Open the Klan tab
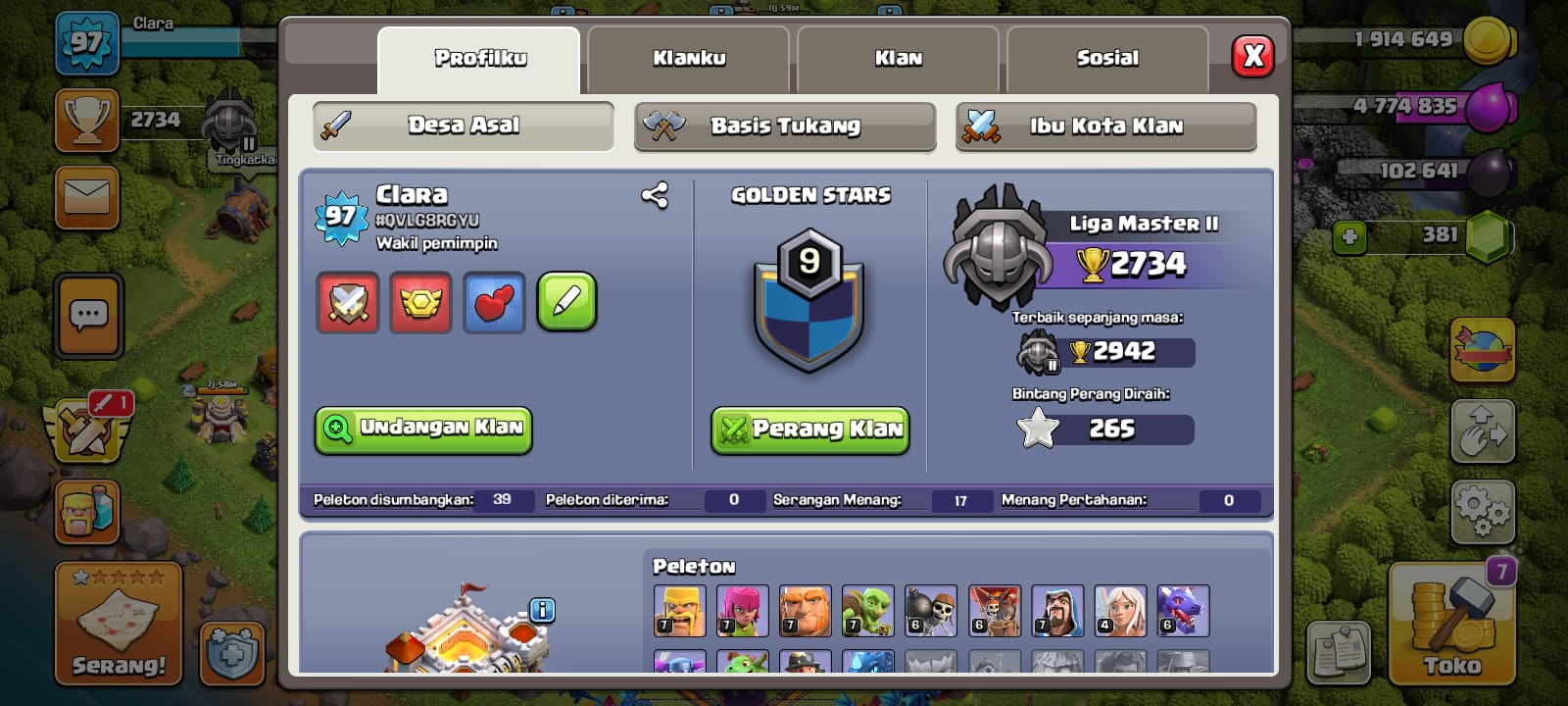The image size is (1568, 706). tap(898, 59)
